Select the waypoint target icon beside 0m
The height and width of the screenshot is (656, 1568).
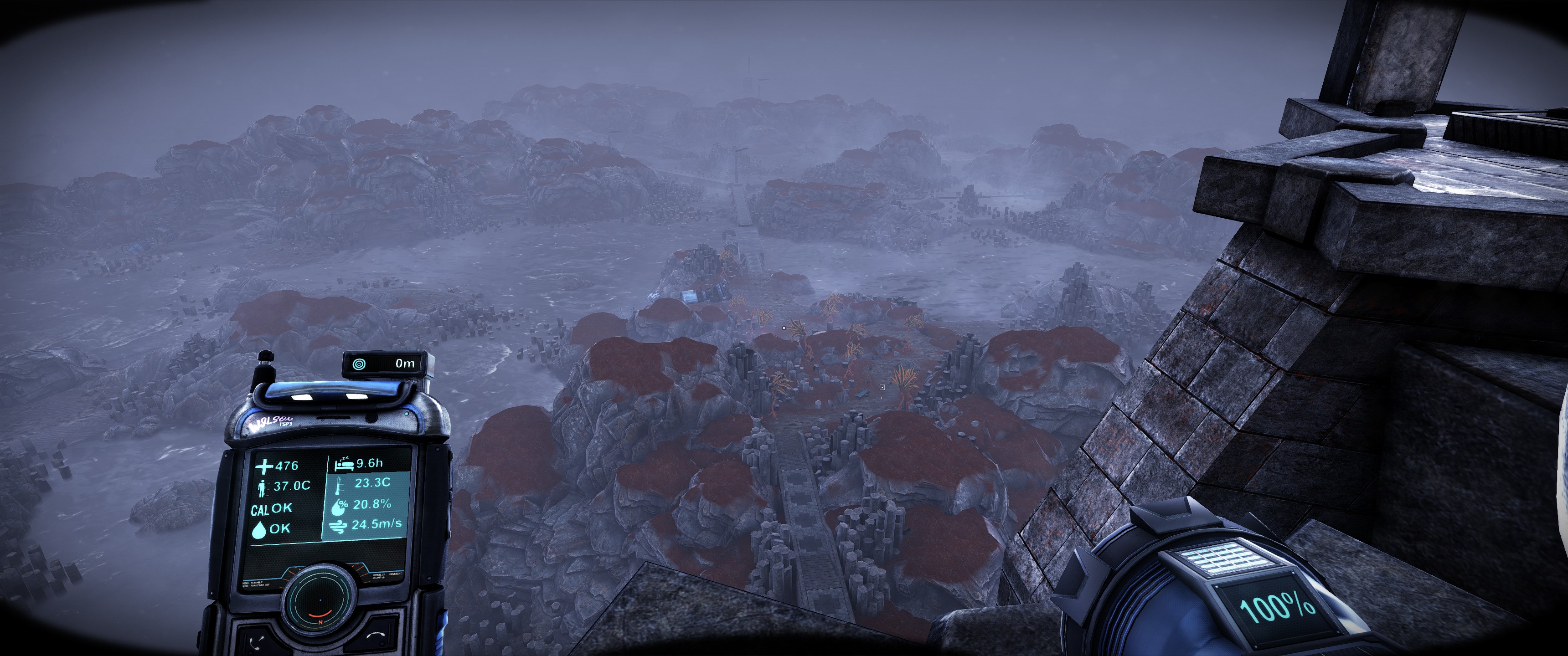point(360,364)
